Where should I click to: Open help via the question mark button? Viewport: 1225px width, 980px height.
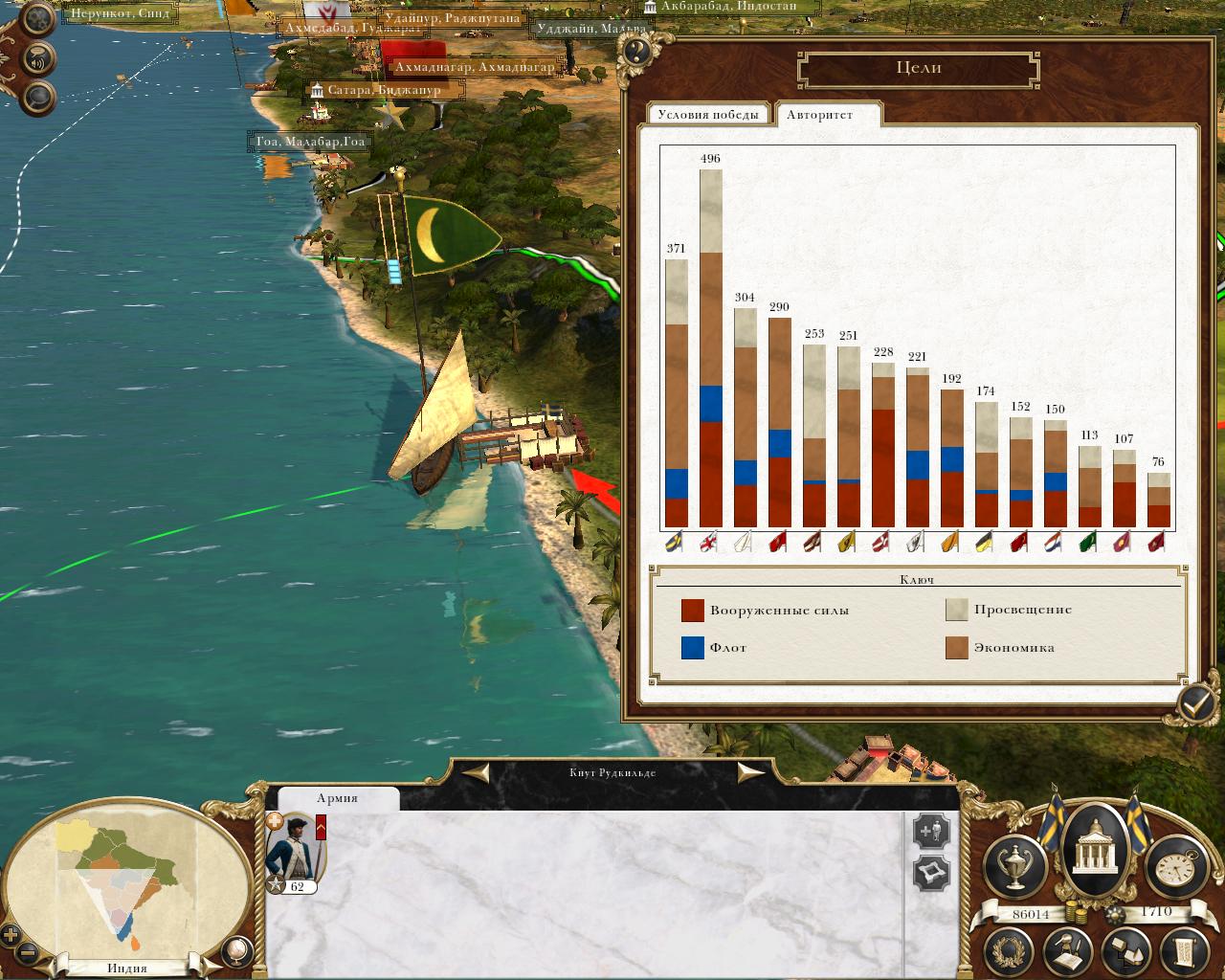point(634,50)
